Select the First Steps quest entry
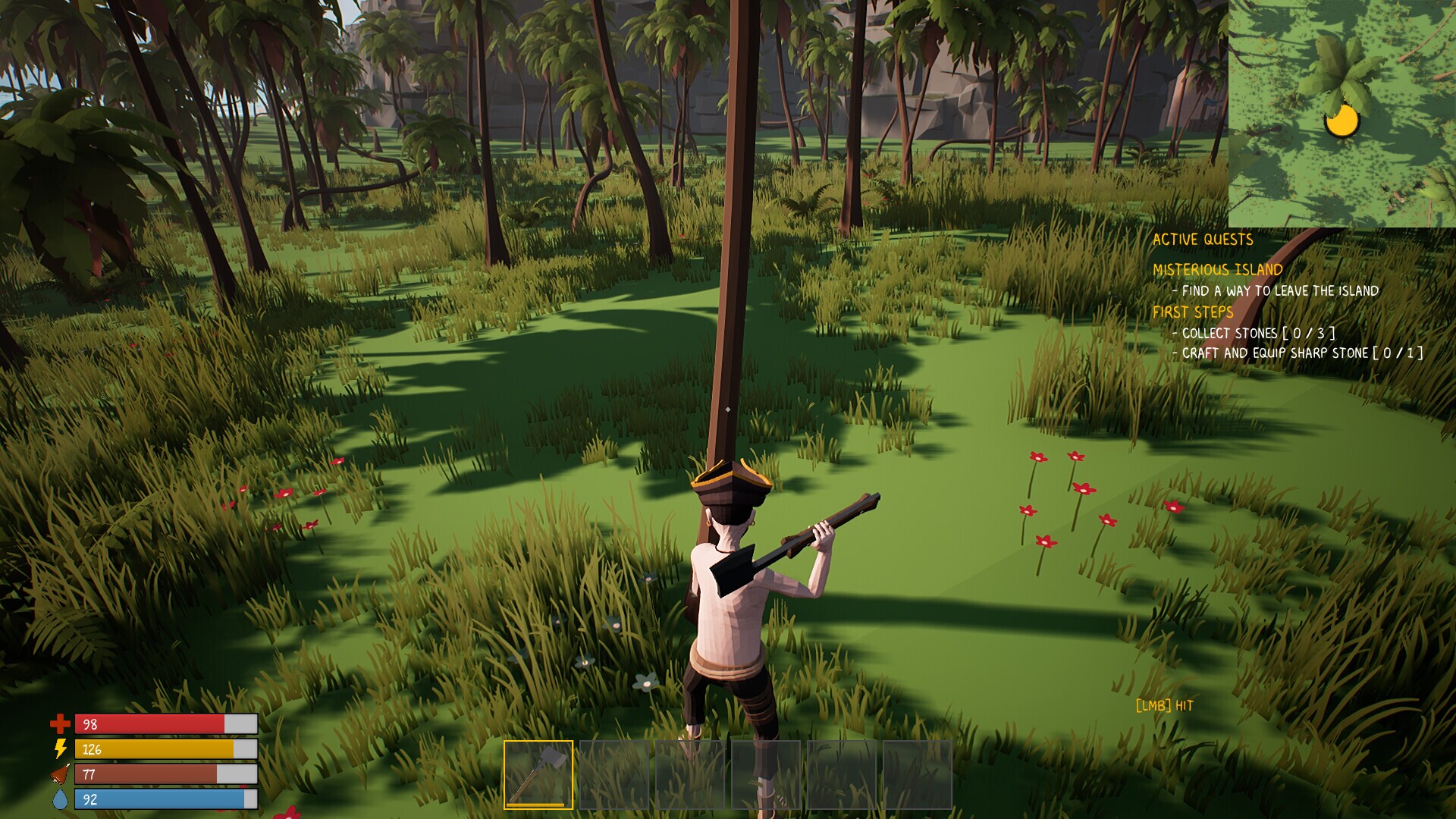This screenshot has height=819, width=1456. click(1192, 312)
